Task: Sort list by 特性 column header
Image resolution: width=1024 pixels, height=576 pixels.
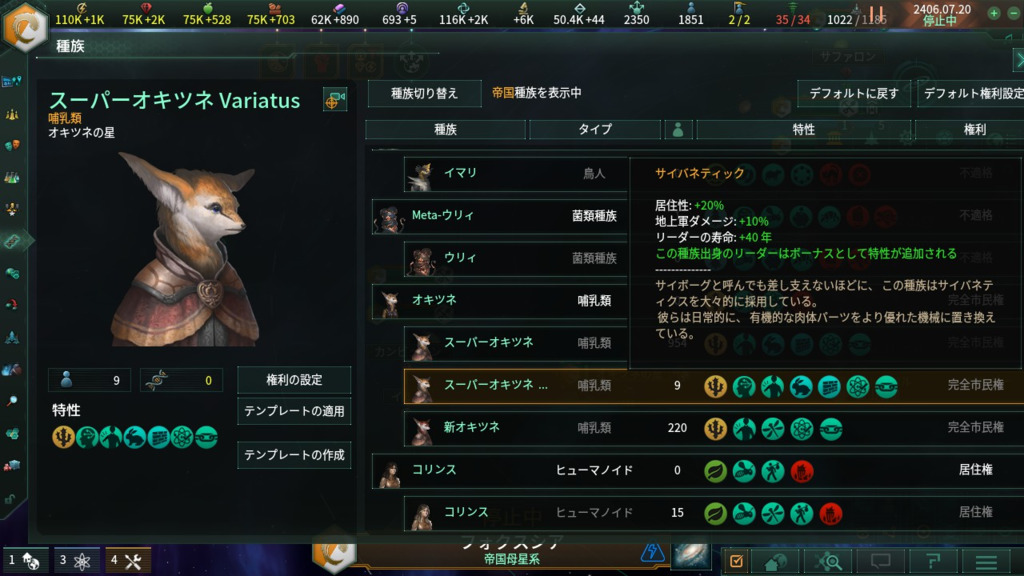Action: (804, 130)
